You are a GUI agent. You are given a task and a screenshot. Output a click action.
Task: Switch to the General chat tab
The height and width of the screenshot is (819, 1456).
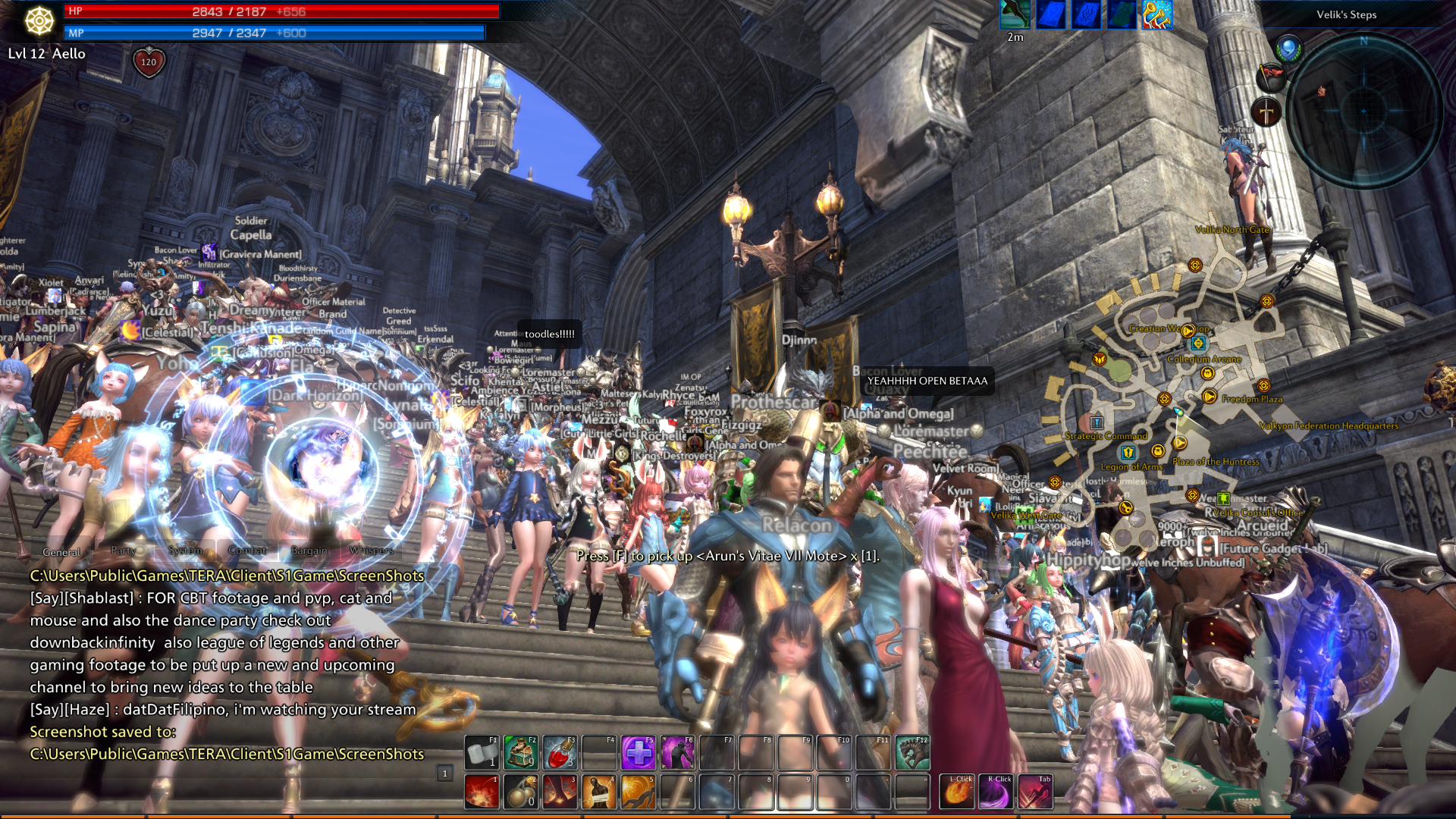coord(61,551)
